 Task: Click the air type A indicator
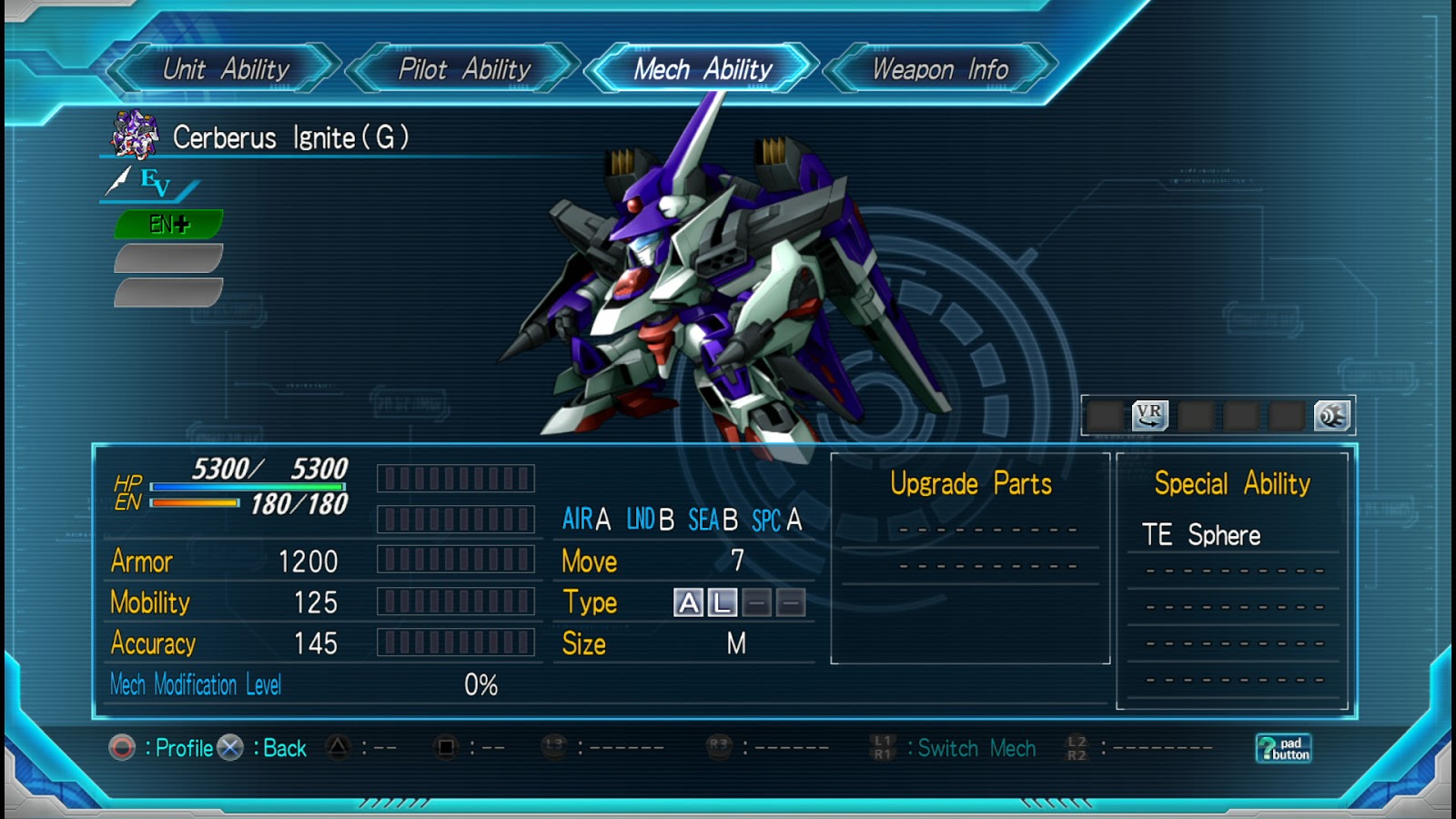[x=689, y=602]
